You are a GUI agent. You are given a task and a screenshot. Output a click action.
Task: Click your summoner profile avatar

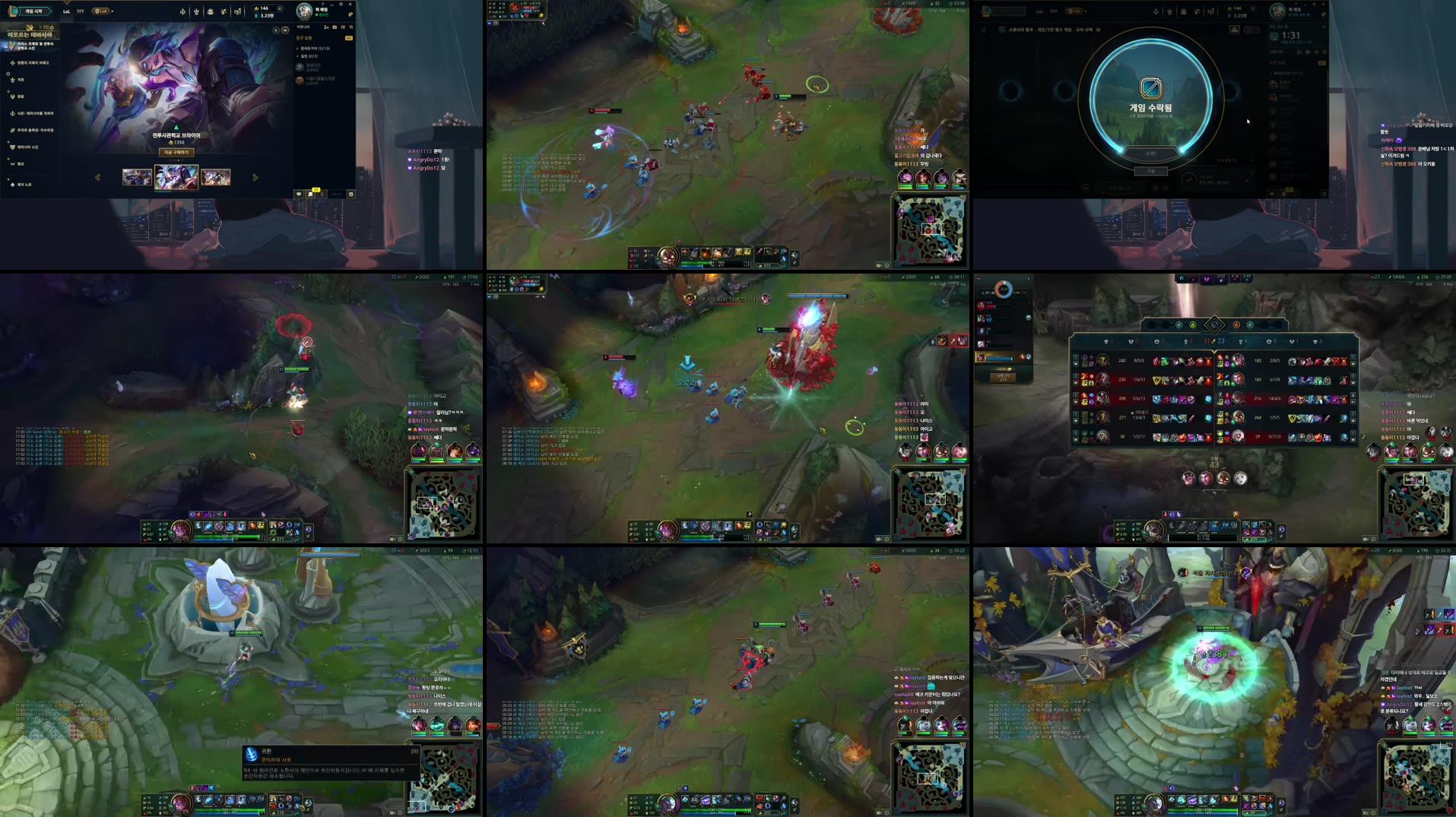(303, 11)
